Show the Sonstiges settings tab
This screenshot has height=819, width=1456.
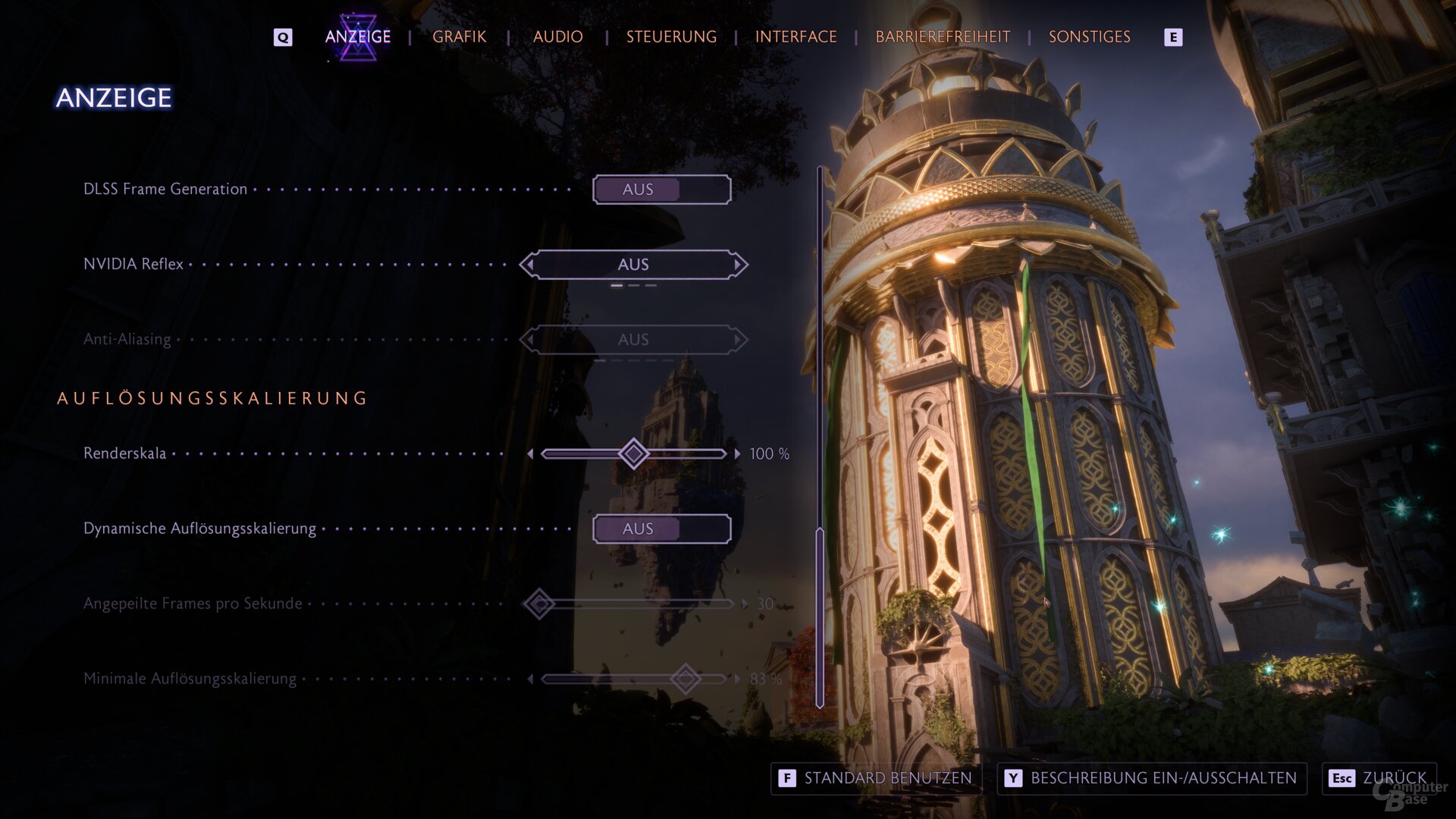1089,36
